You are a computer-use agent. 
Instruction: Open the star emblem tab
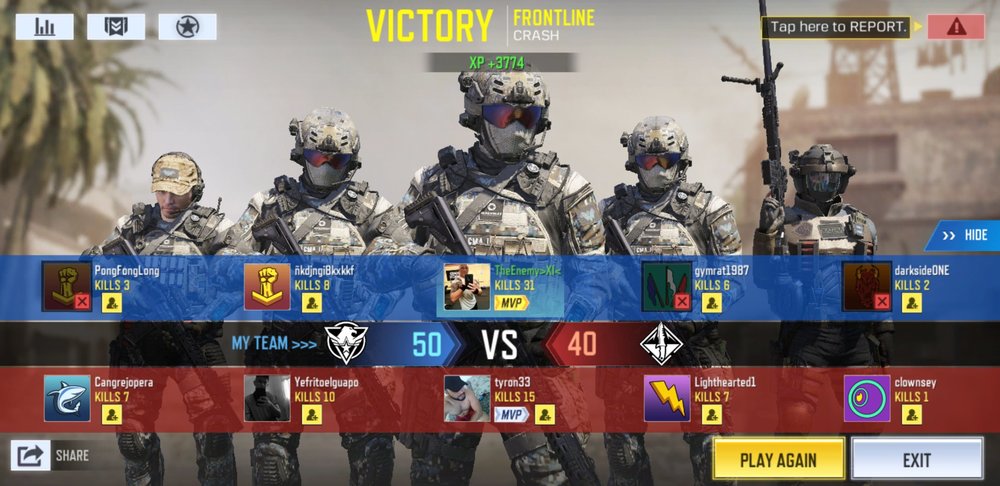coord(187,26)
